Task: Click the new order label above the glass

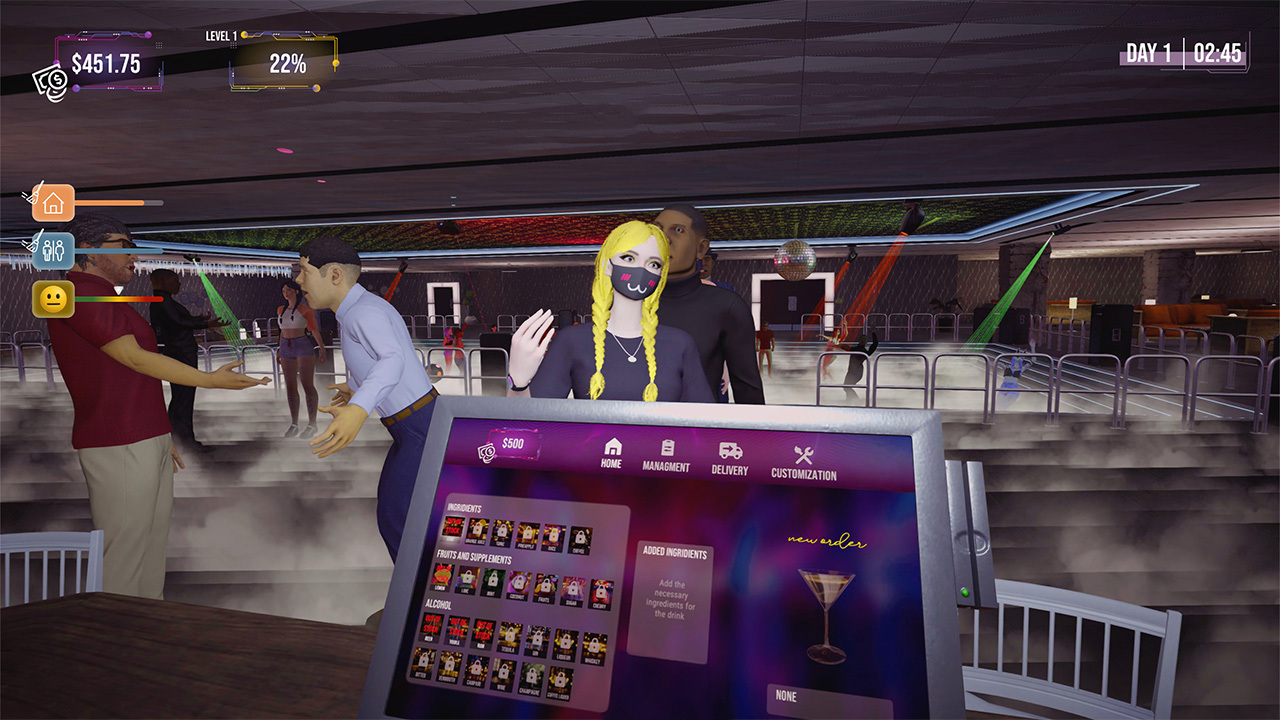Action: coord(825,542)
